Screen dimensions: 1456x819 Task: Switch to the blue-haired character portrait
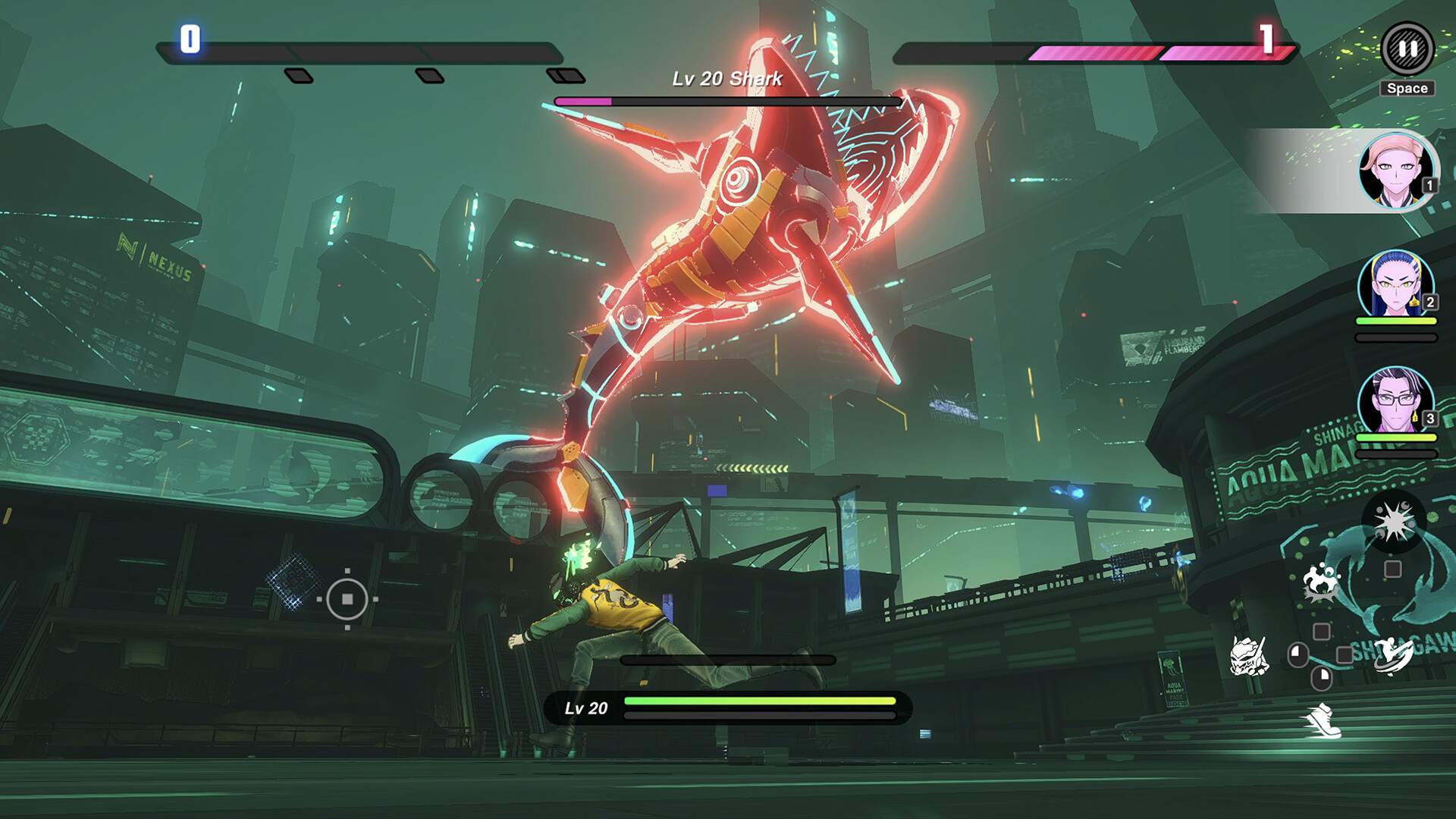point(1395,285)
